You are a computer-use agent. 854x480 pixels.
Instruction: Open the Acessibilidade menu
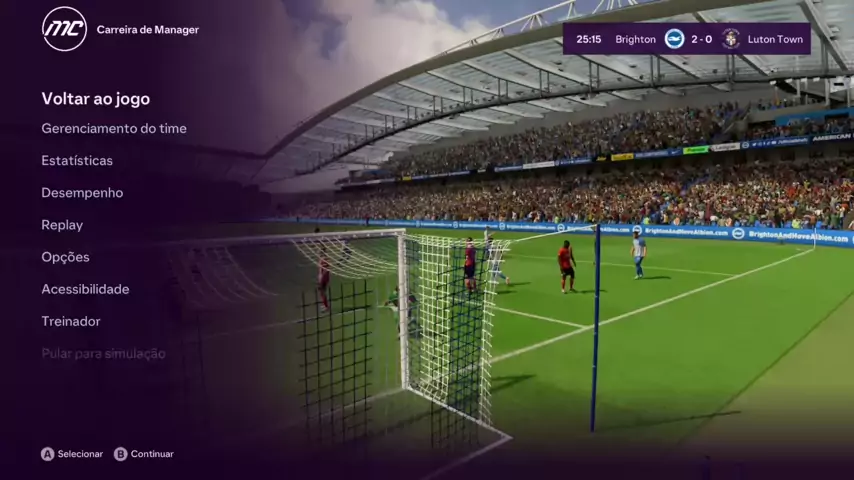click(x=85, y=289)
